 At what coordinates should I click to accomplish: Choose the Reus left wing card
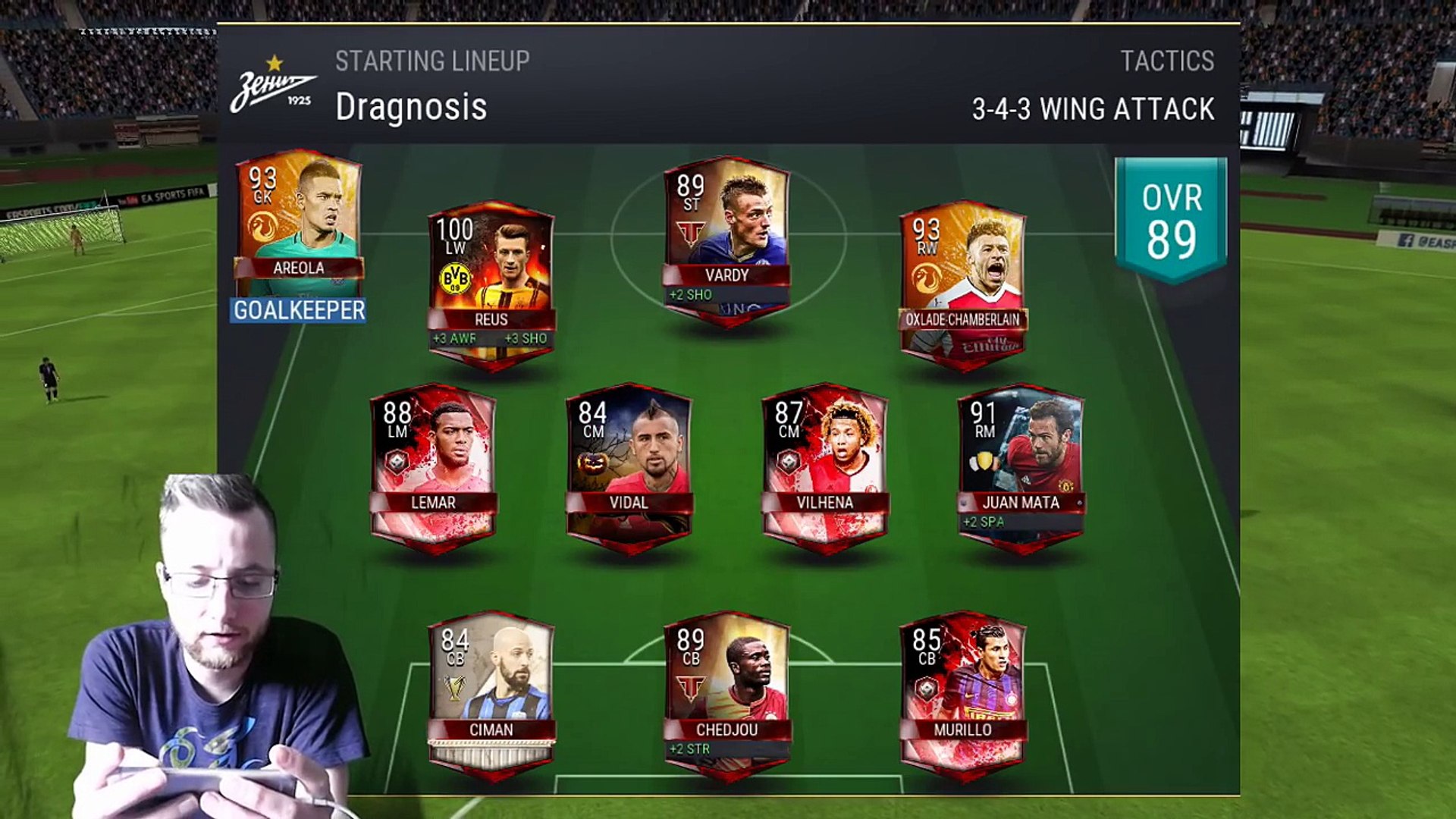coord(491,282)
